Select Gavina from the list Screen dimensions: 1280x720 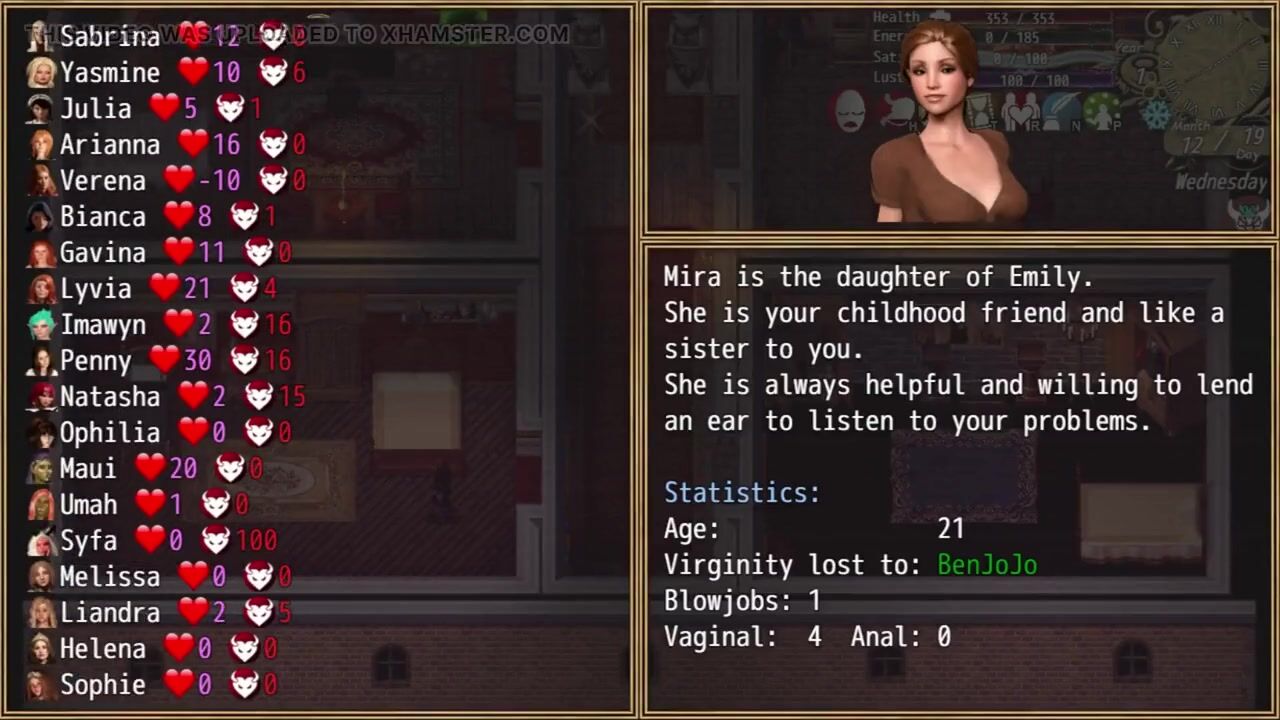pyautogui.click(x=102, y=253)
